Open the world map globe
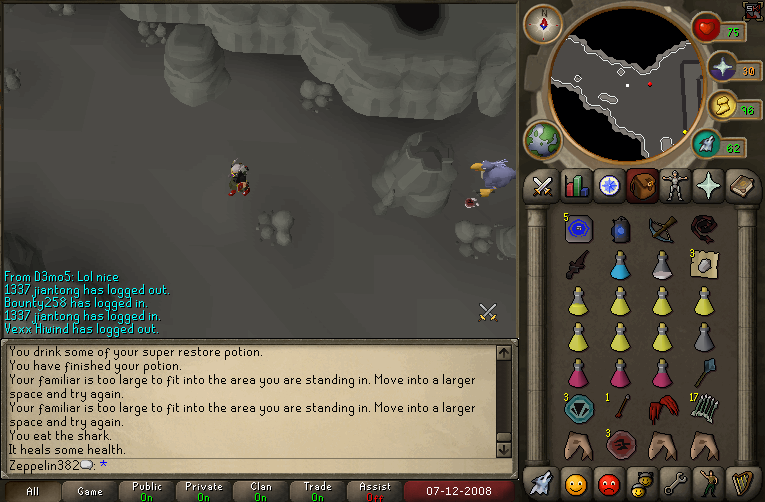The image size is (765, 502). [x=544, y=140]
